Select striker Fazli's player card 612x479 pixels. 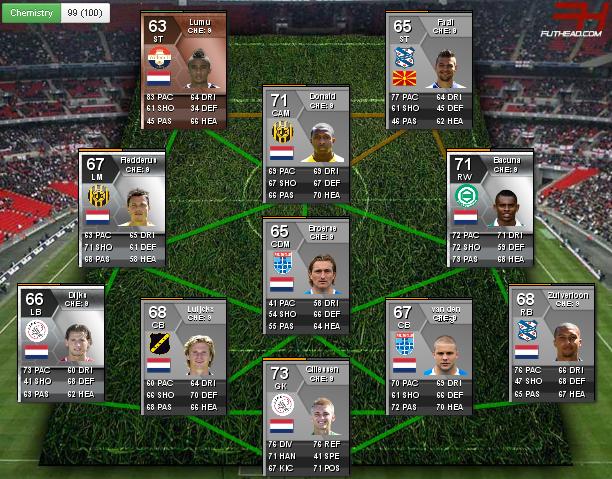pyautogui.click(x=428, y=65)
